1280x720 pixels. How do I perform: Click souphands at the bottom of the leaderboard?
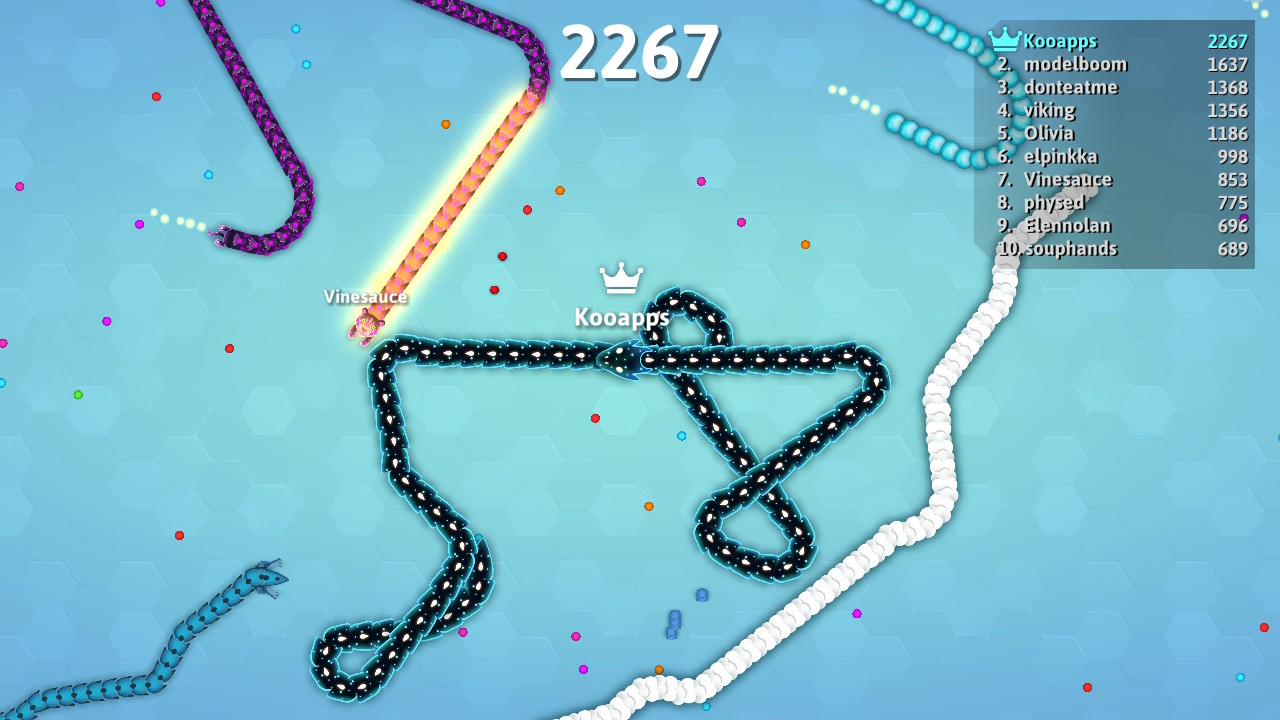1071,249
